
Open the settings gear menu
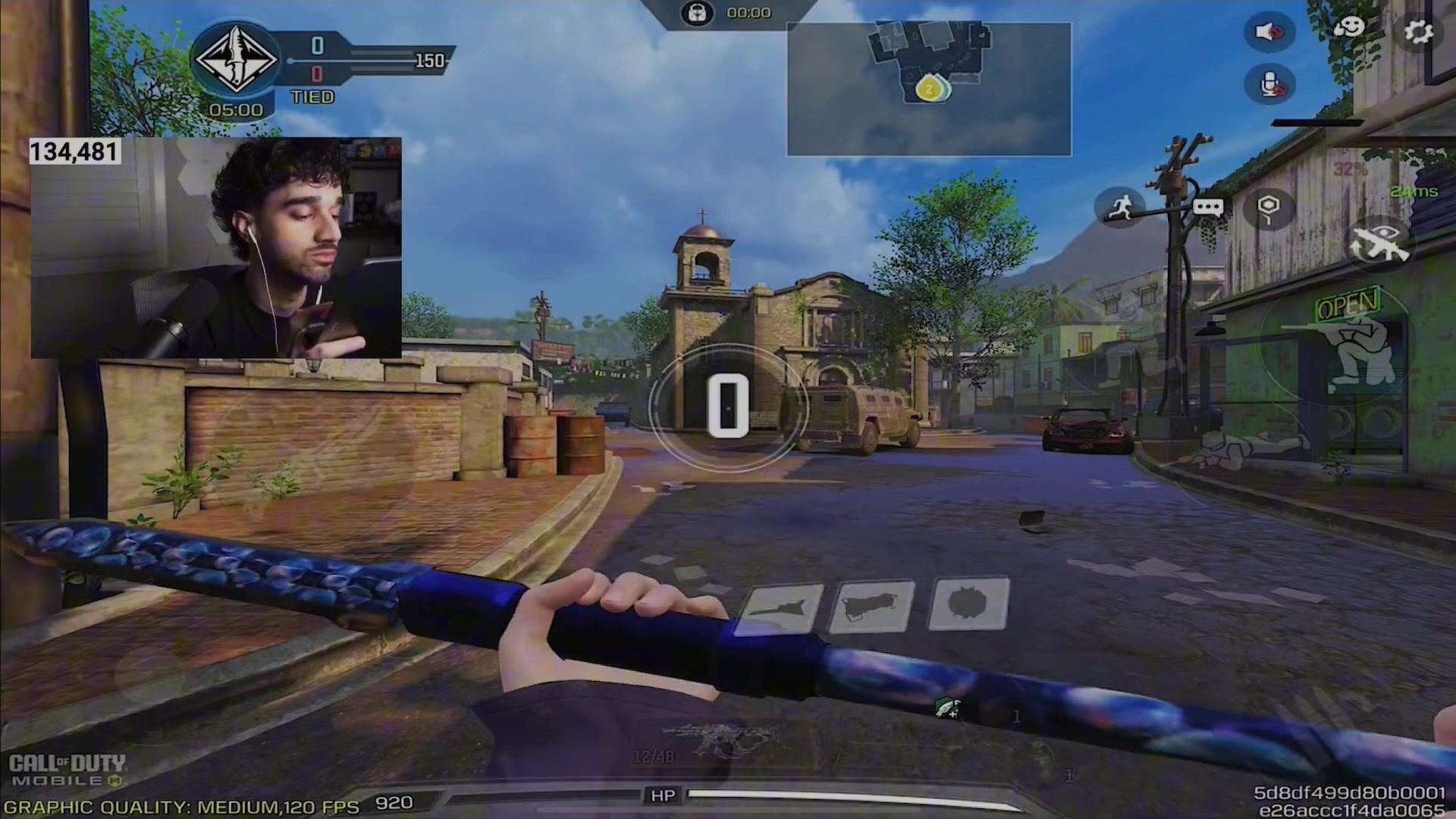coord(1418,32)
